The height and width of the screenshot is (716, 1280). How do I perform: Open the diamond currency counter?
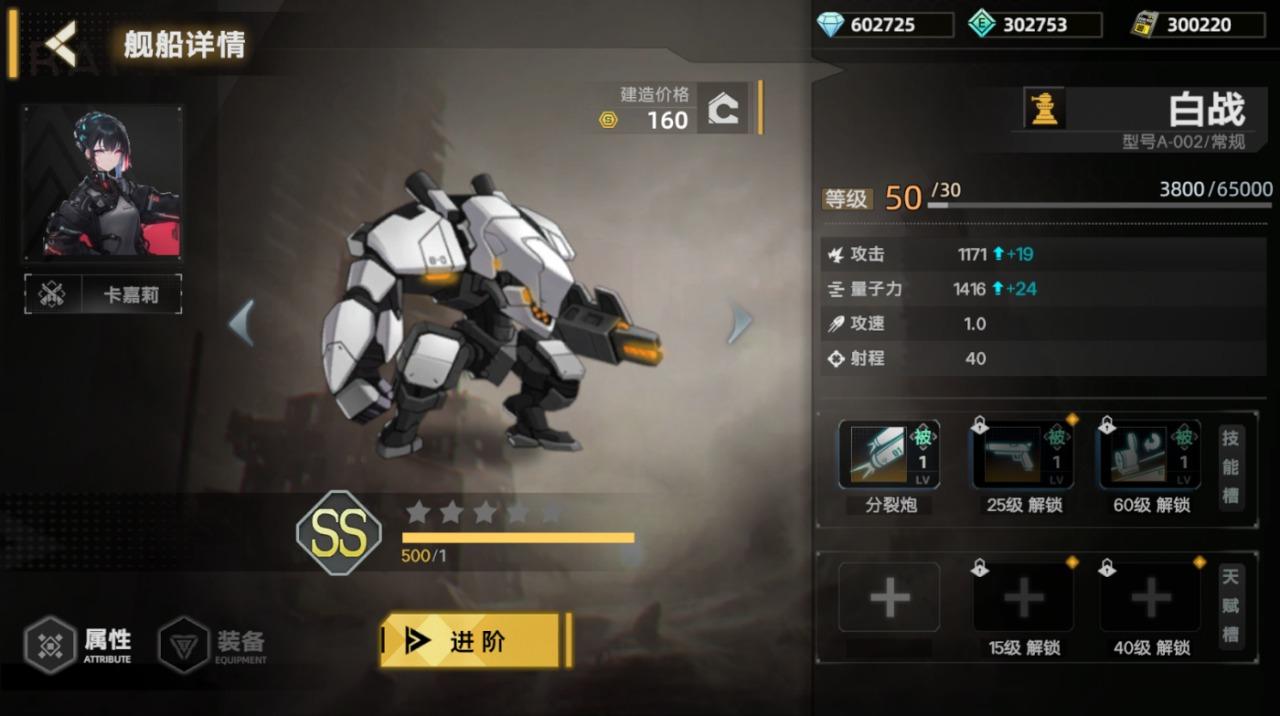tap(883, 25)
